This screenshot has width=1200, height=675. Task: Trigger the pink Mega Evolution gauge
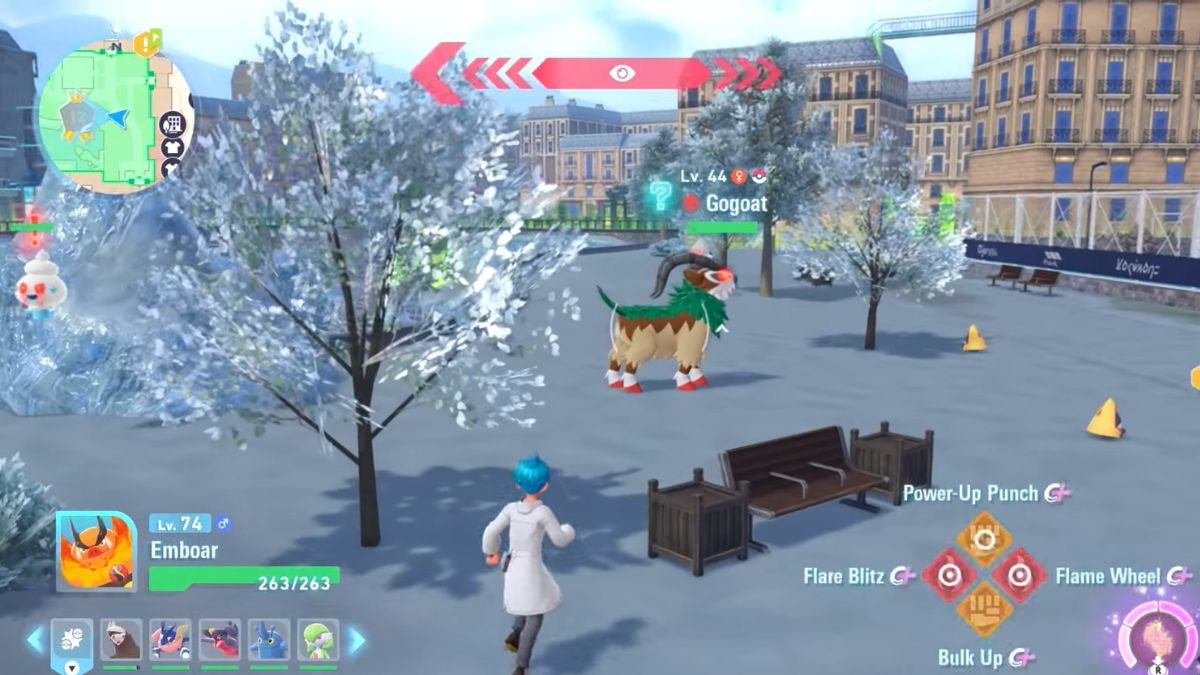pos(1157,637)
